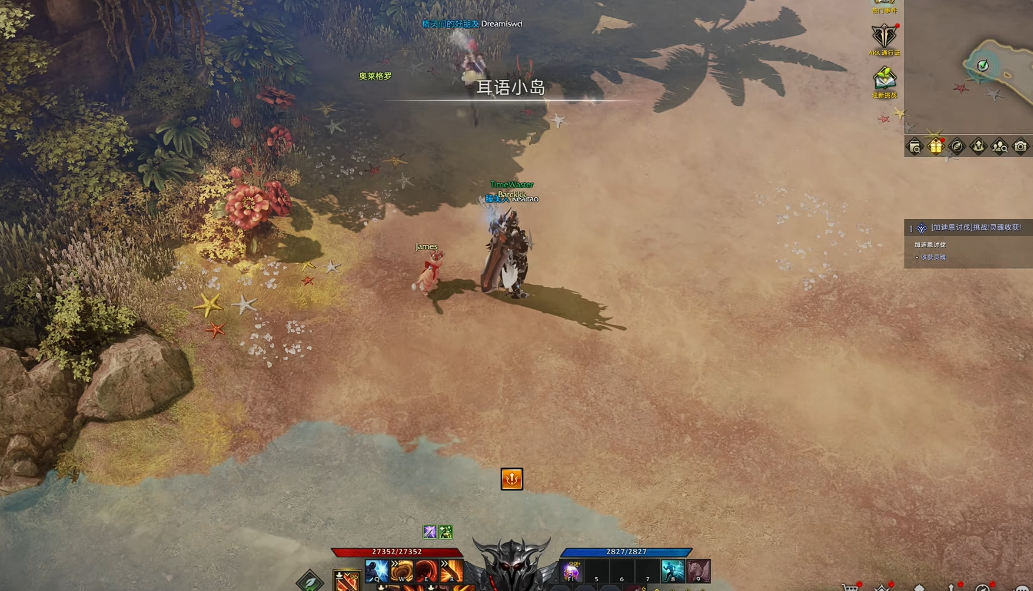Click the green leaf diamond icon
The image size is (1033, 591).
tap(310, 580)
